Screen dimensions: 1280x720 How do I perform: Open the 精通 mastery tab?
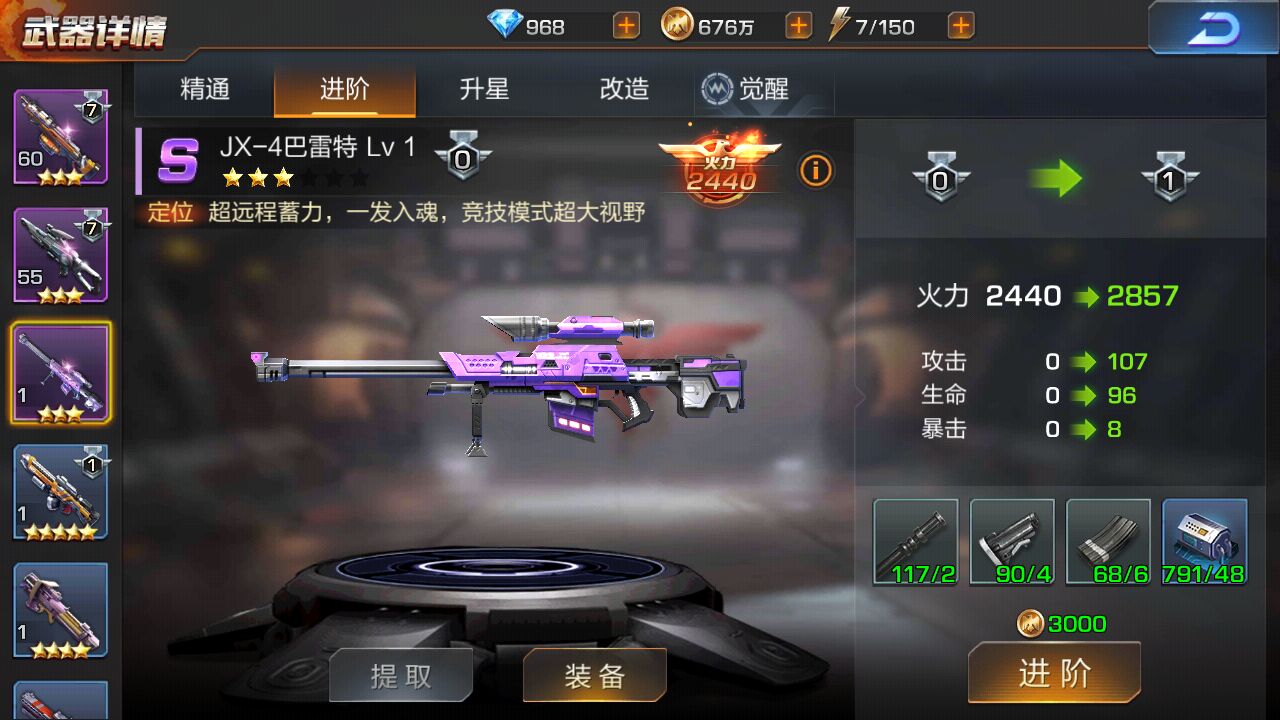pos(204,89)
